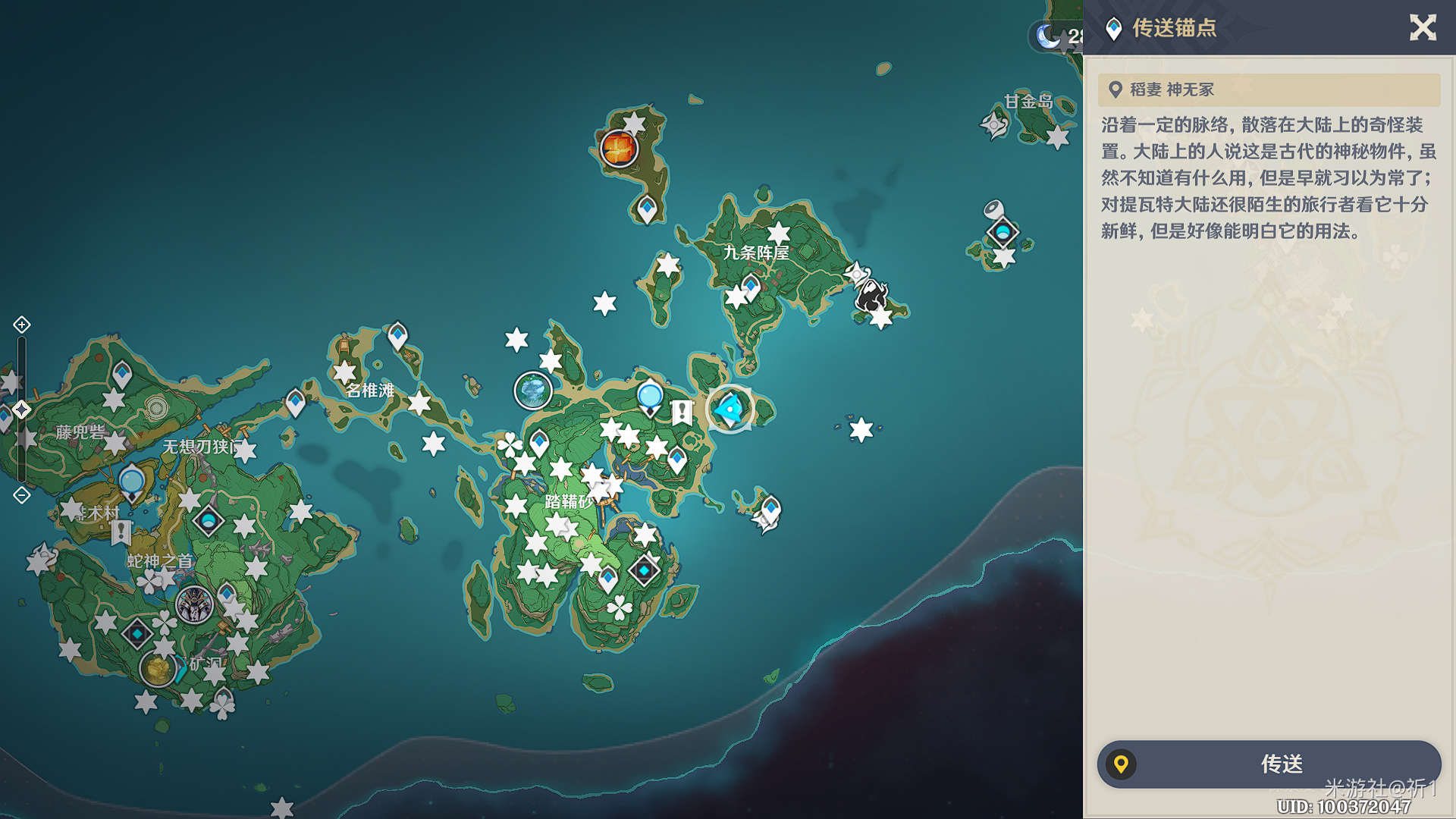Select the black-and-white fox mask map icon
The image size is (1456, 819).
pos(871,296)
